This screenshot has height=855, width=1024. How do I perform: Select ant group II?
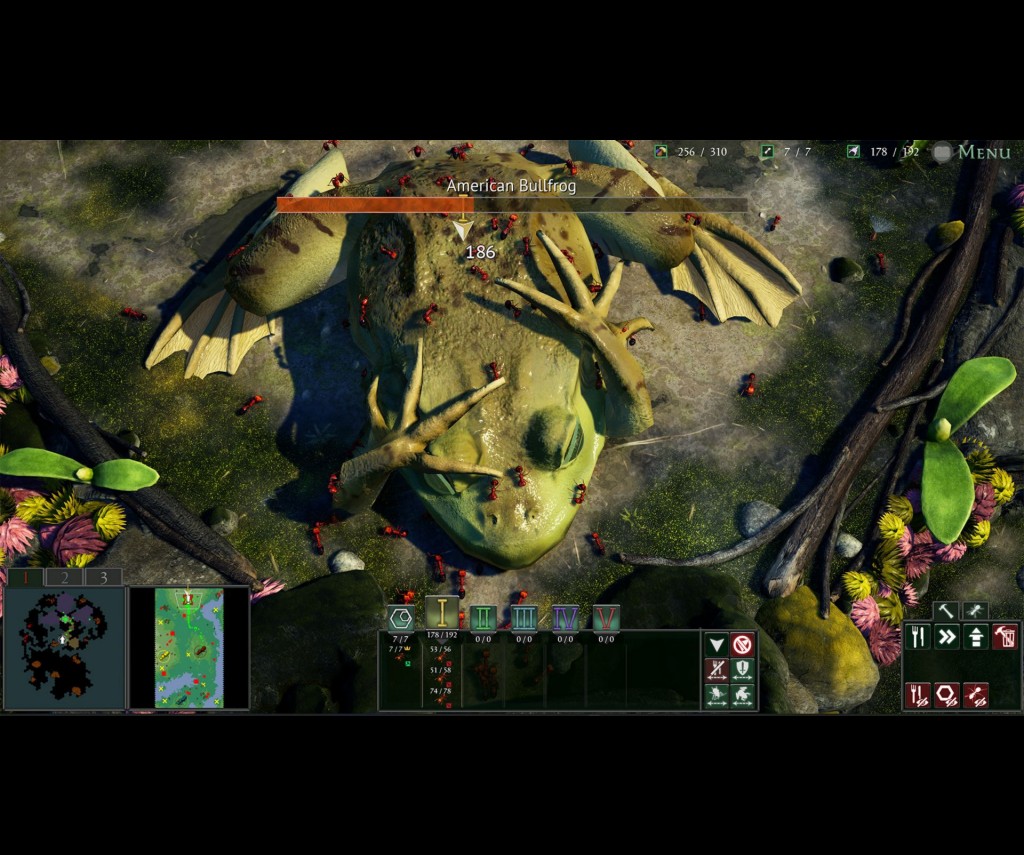coord(483,618)
